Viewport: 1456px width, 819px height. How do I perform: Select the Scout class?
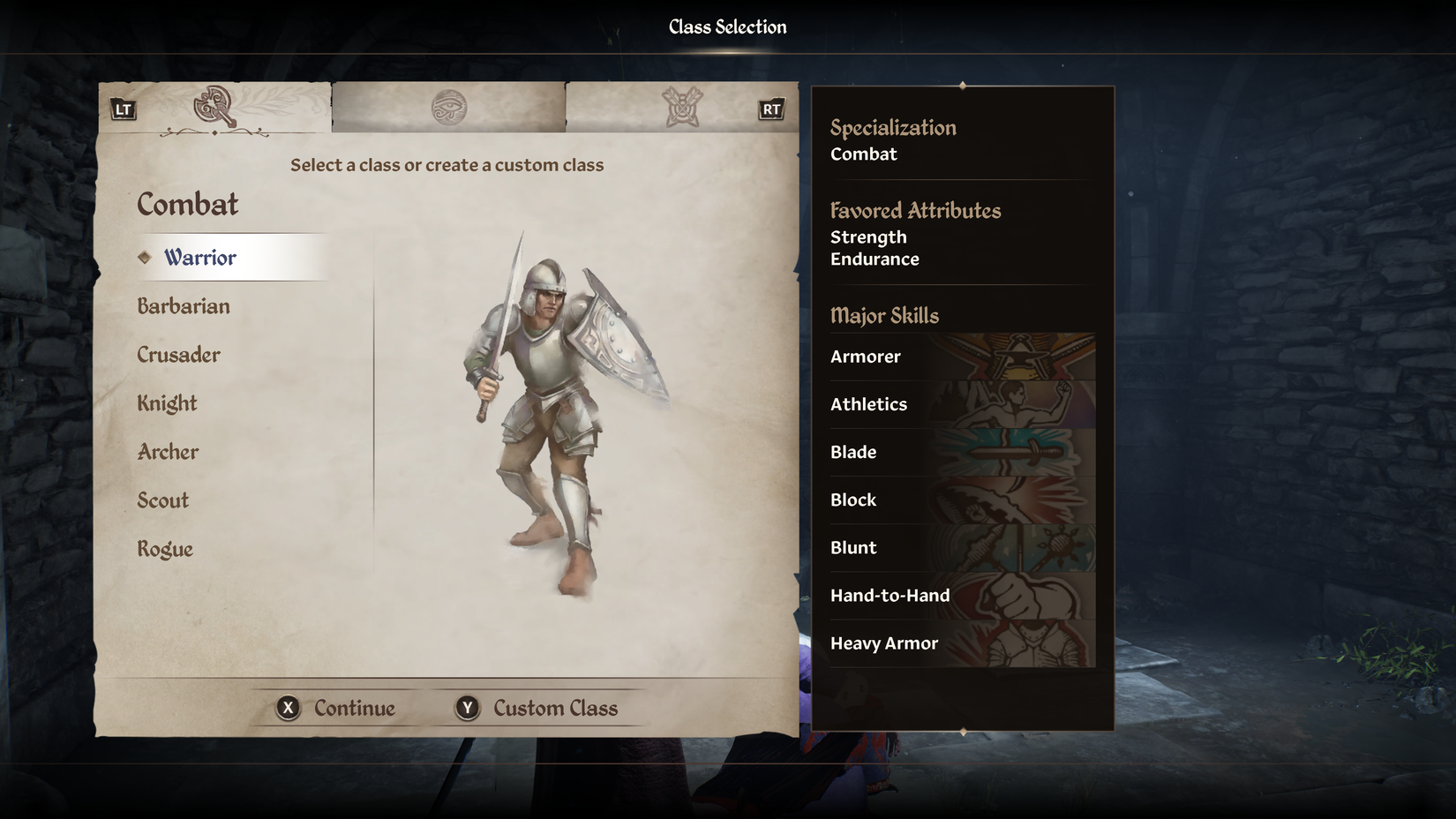coord(163,500)
